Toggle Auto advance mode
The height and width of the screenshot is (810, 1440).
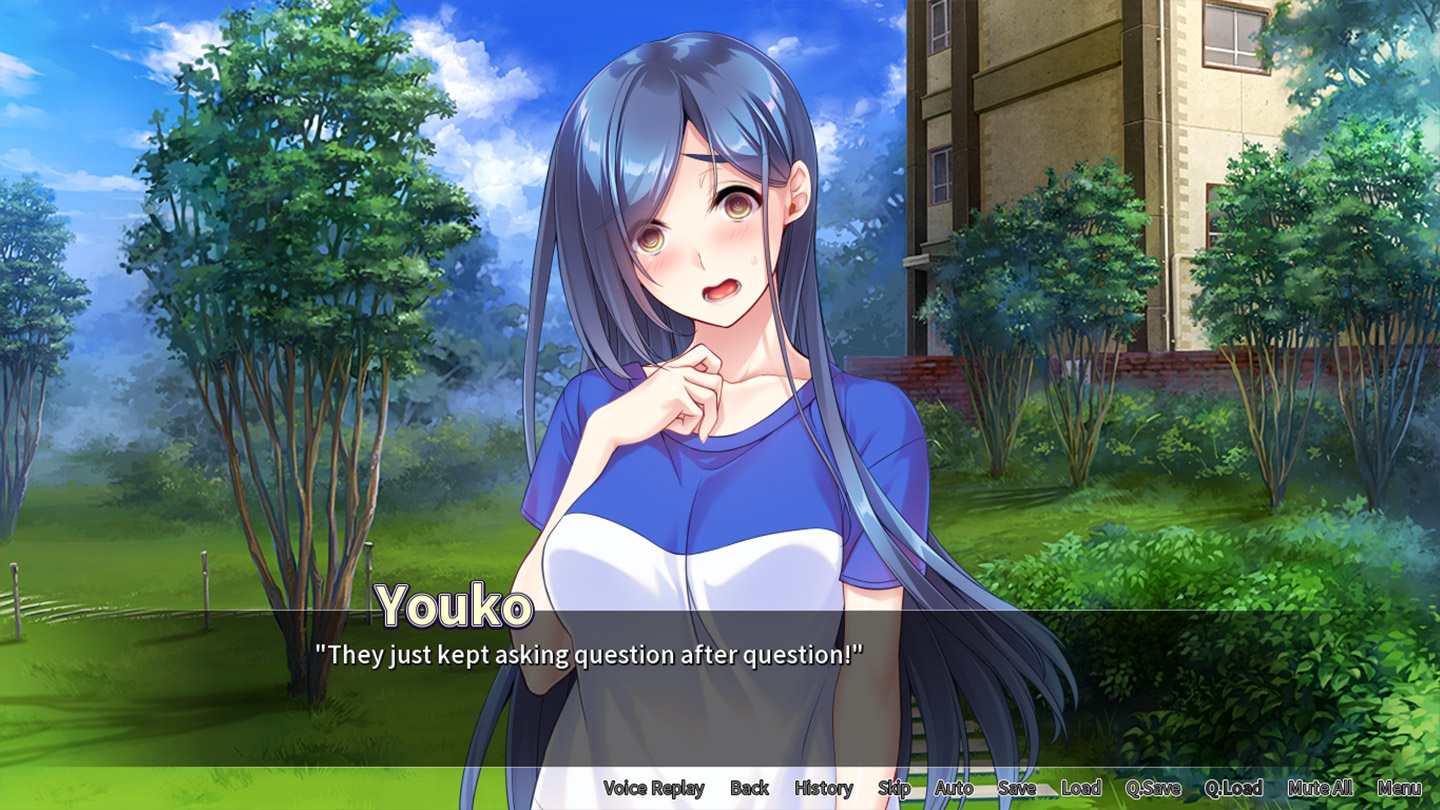pos(954,788)
